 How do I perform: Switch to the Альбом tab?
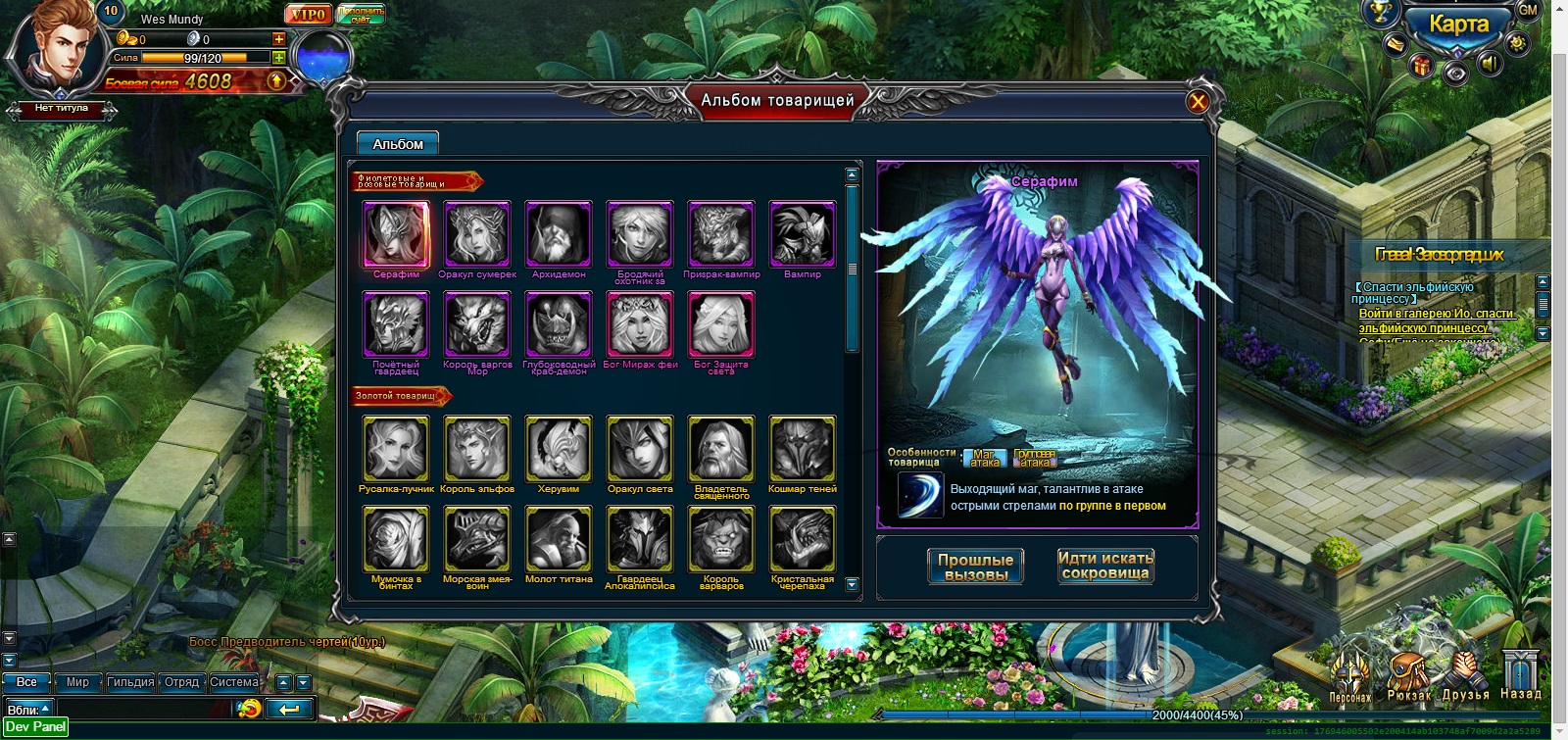click(x=398, y=144)
